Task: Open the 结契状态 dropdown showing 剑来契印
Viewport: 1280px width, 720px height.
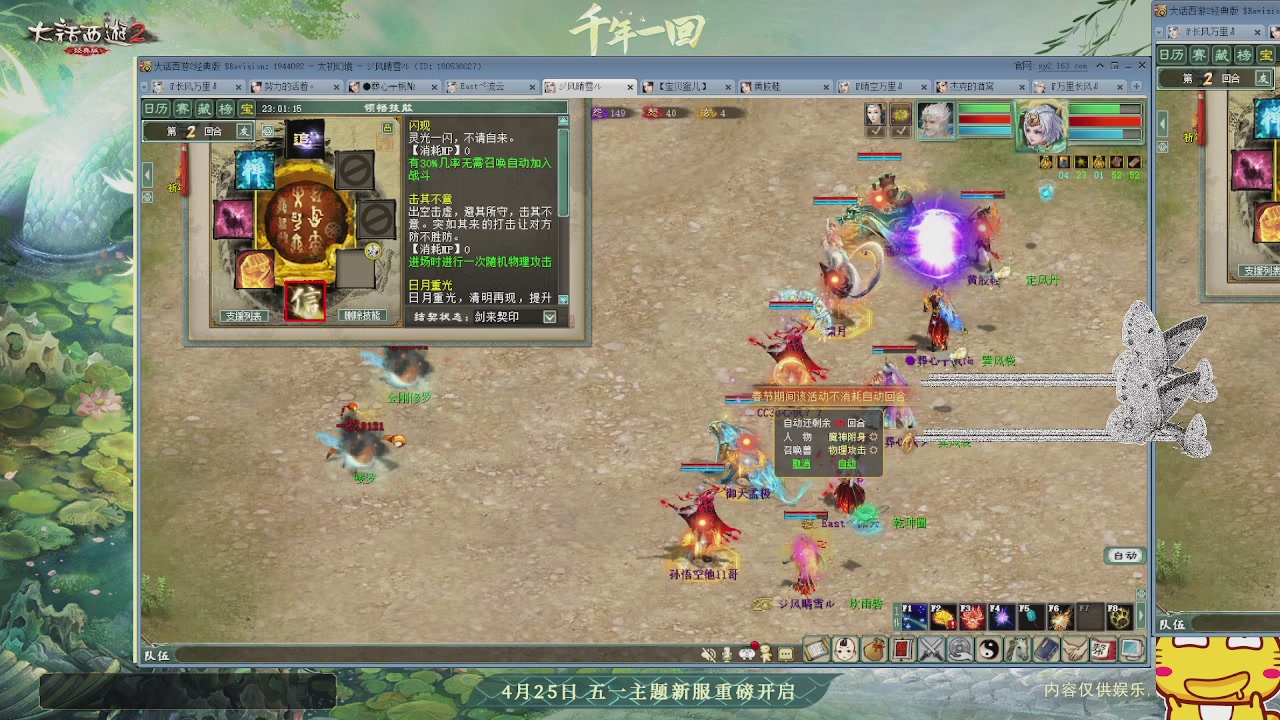Action: coord(549,317)
